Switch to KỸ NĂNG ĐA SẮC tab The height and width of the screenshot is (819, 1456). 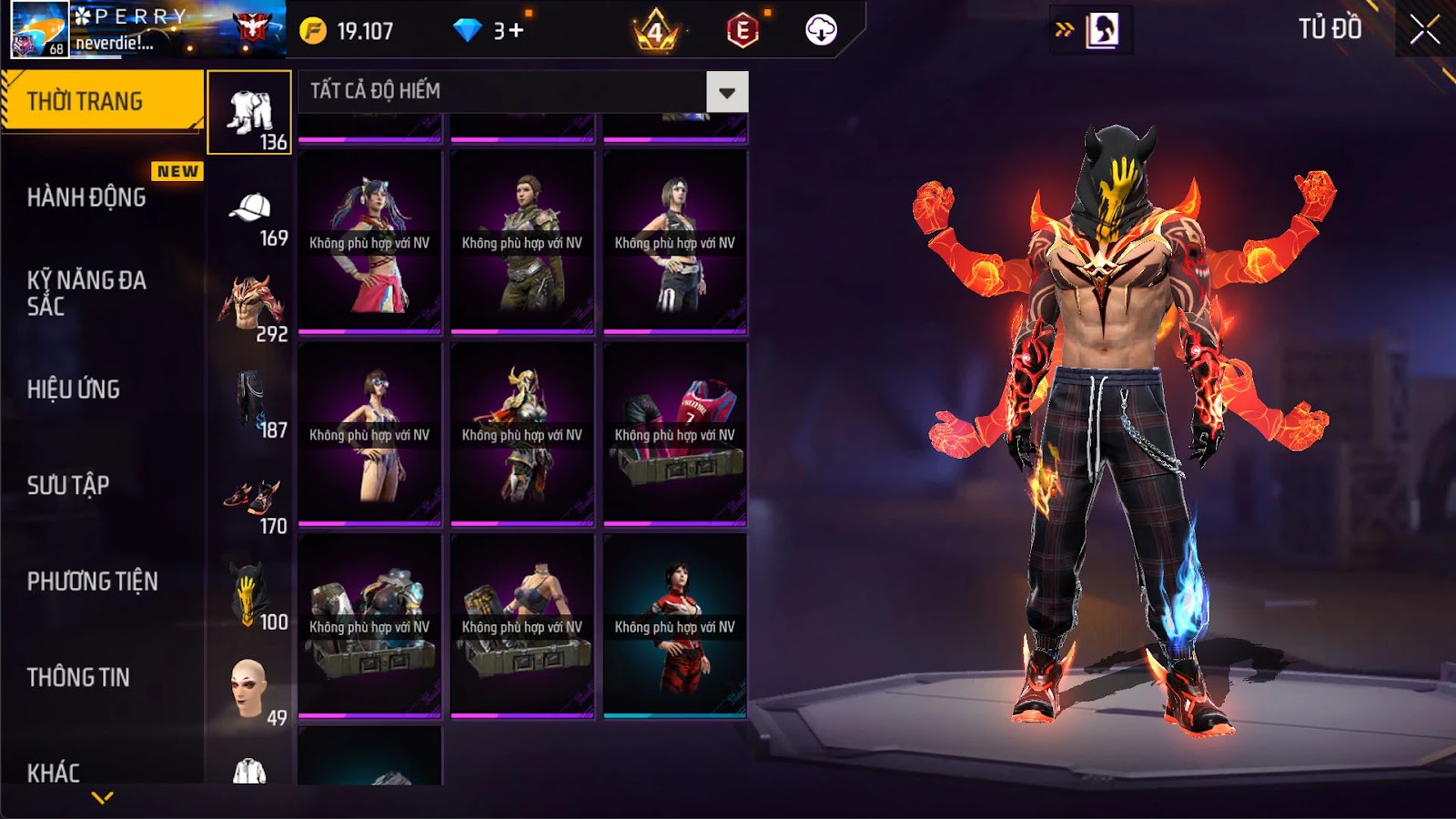[86, 293]
